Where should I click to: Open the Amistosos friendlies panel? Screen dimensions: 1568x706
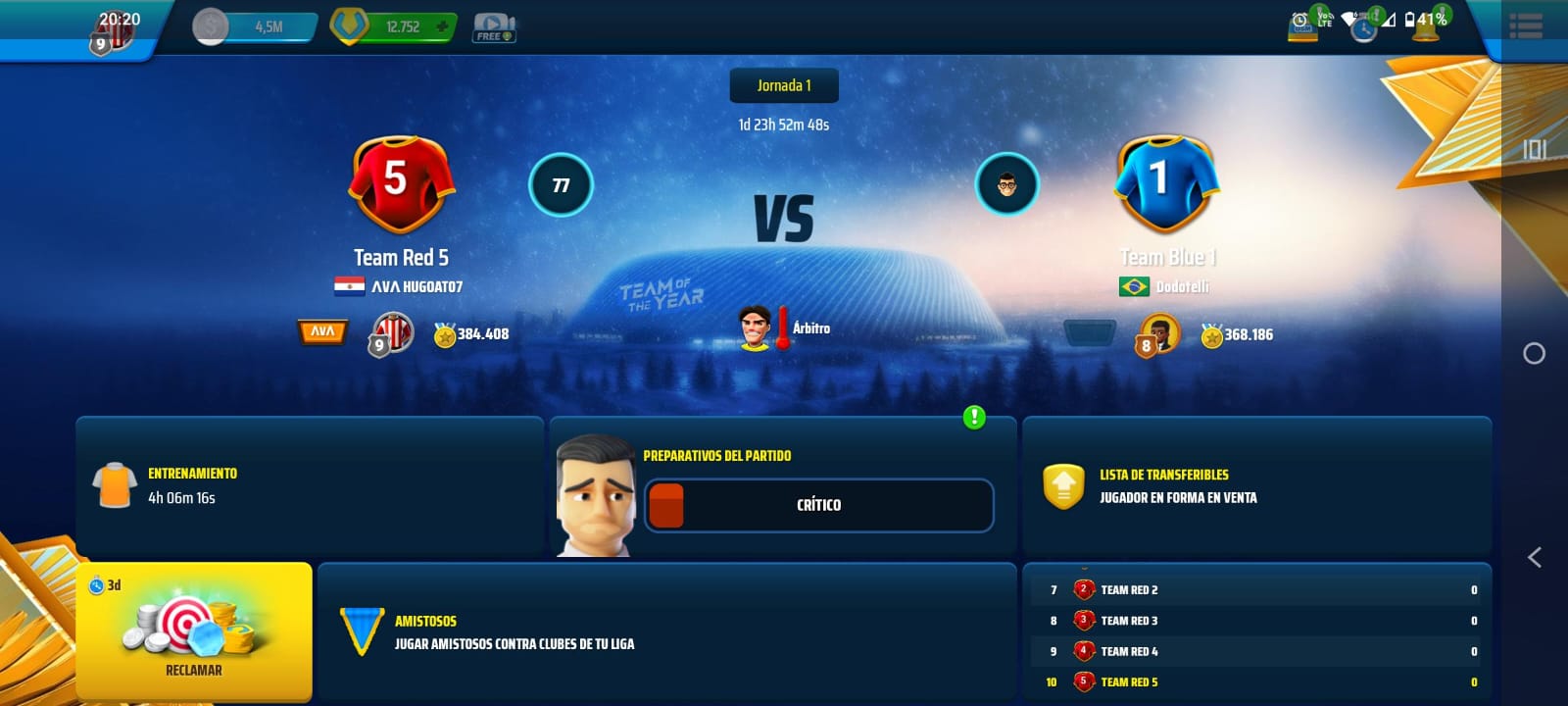666,632
